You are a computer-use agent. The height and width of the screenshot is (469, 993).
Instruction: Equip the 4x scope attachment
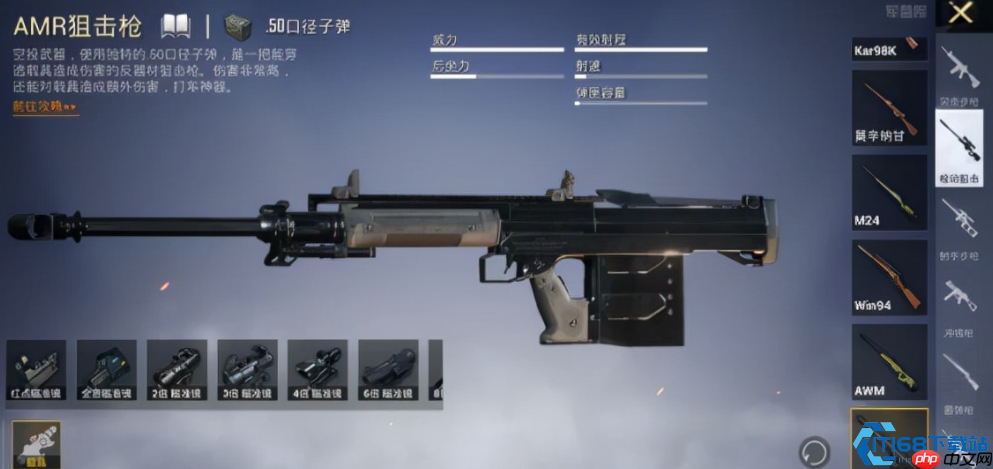click(318, 373)
